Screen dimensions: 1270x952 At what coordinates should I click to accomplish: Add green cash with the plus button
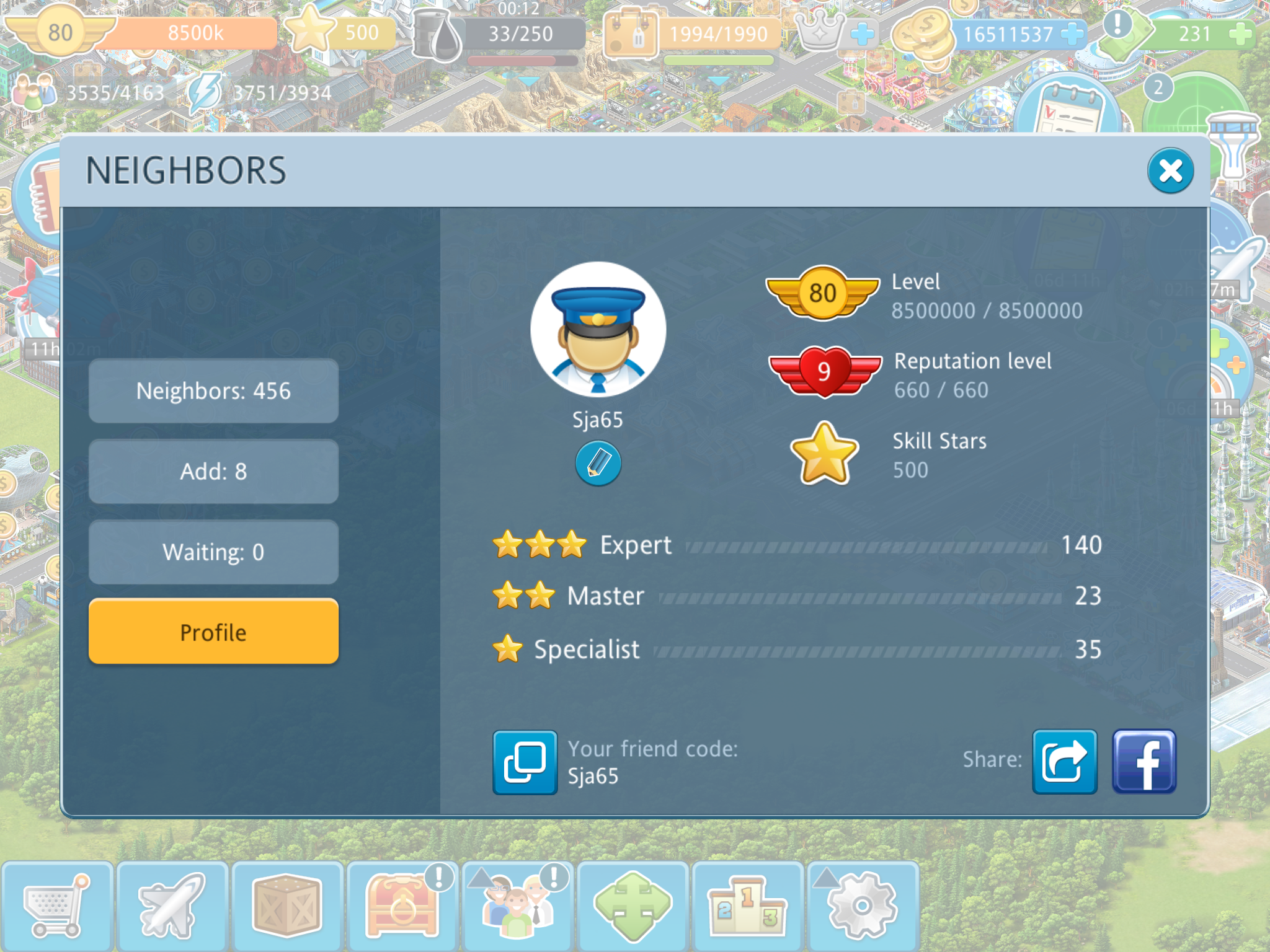point(1239,33)
